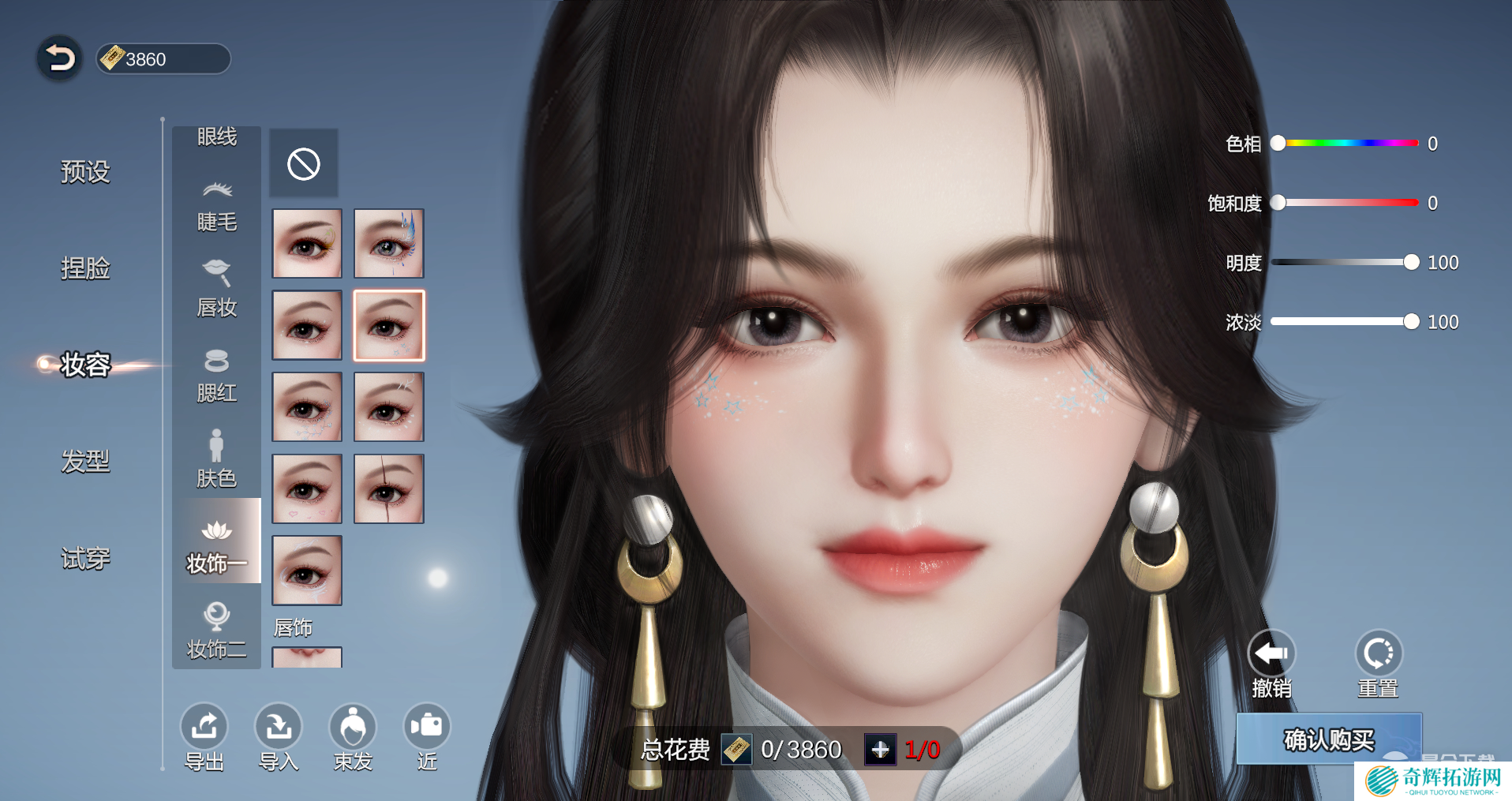This screenshot has width=1512, height=801.
Task: Pick the blue butterfly eye decoration thumbnail
Action: click(388, 243)
